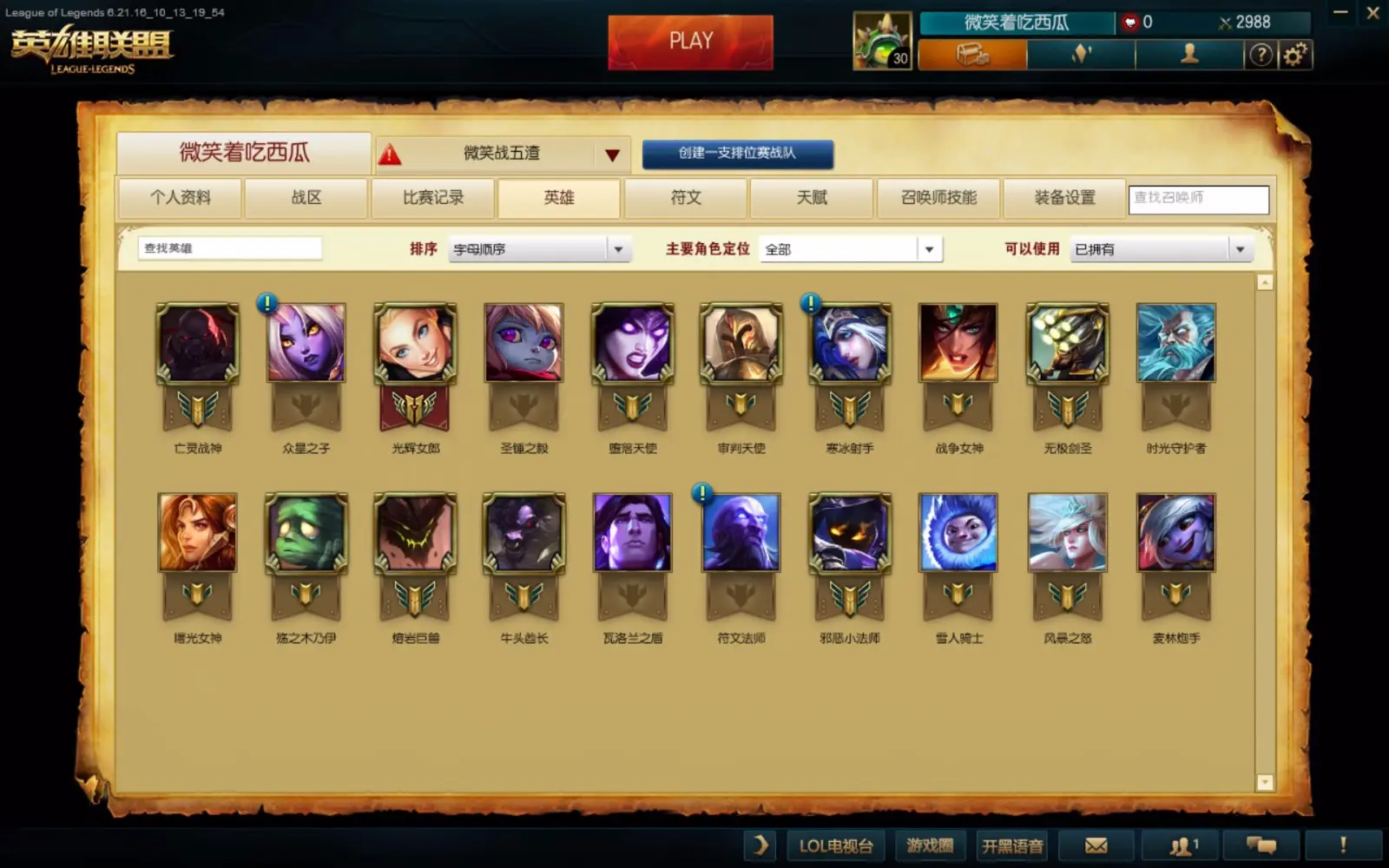The image size is (1389, 868).
Task: Click the 创建一支排位赛战队 button
Action: 737,154
